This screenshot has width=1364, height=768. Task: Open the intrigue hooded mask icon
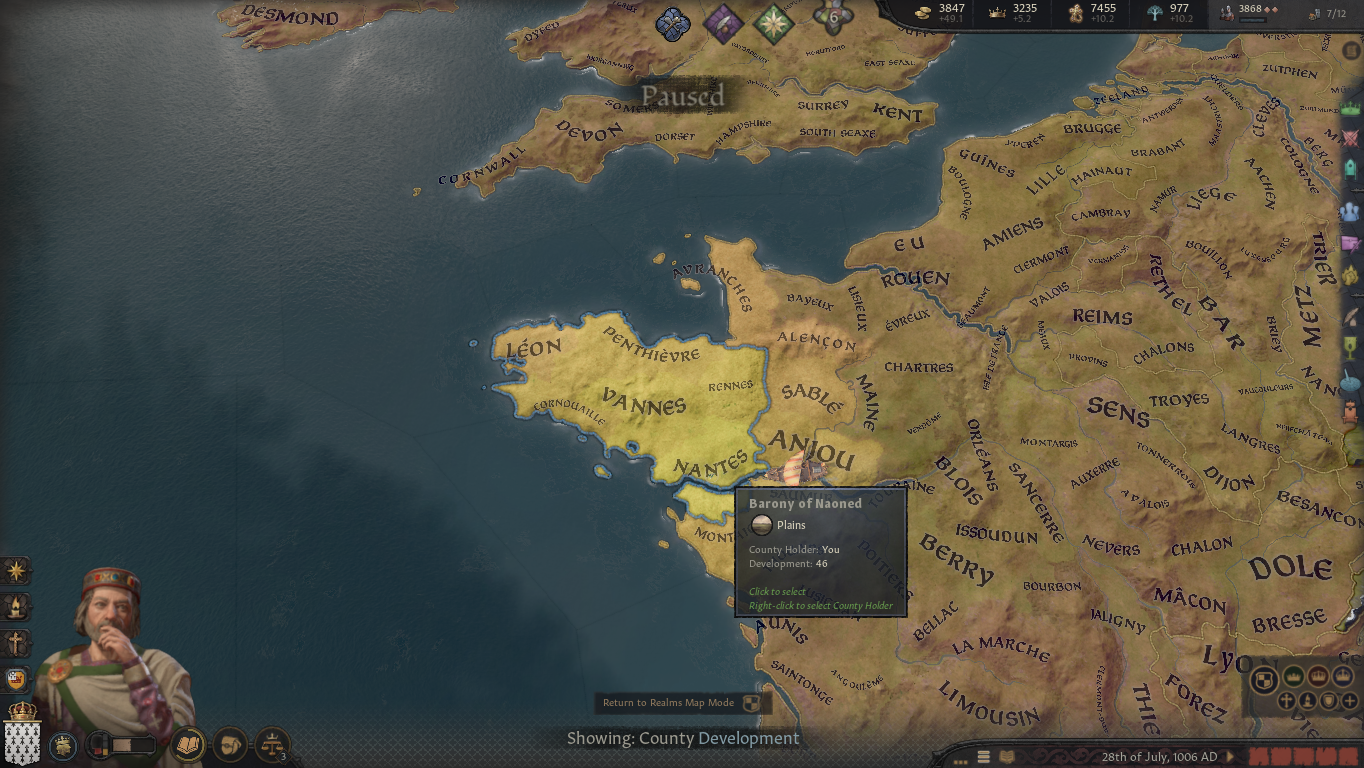tap(230, 744)
